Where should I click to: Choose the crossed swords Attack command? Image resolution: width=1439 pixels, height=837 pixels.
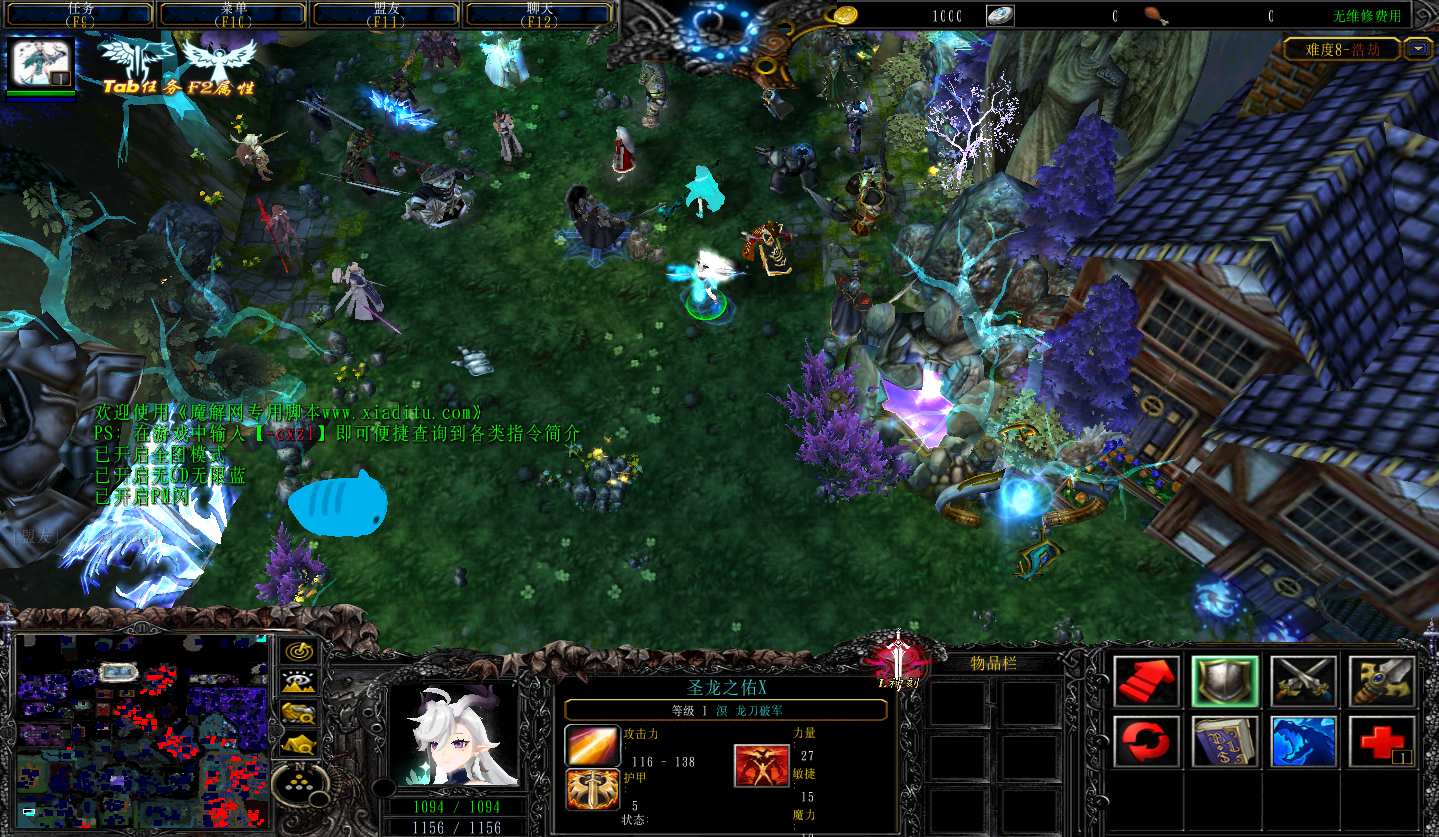coord(1304,681)
